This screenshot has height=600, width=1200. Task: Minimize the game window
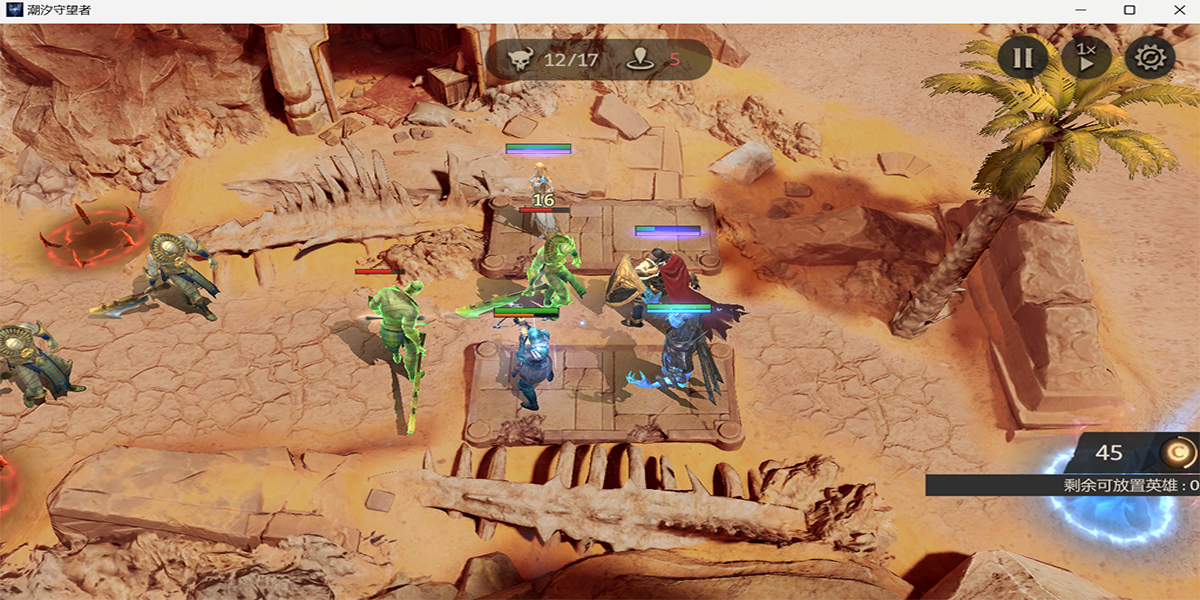[1084, 10]
